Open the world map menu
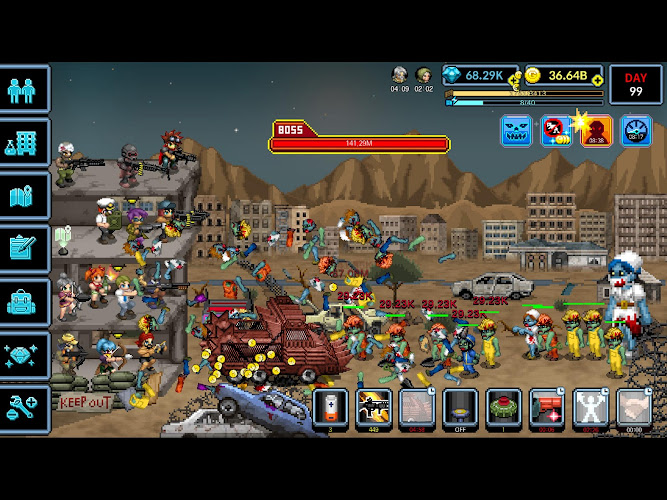Screen dimensions: 667x500 click(x=24, y=196)
